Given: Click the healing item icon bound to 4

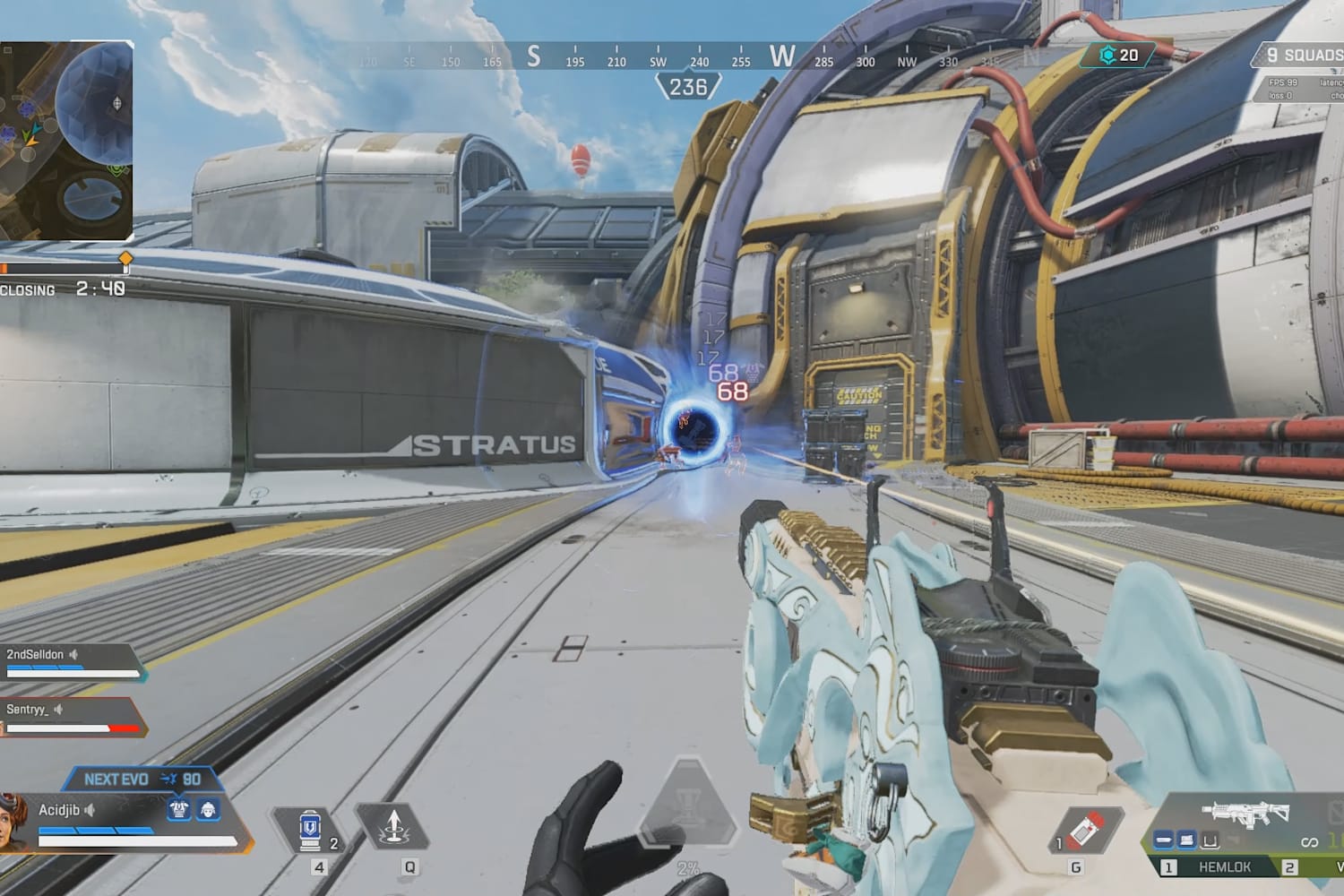Looking at the screenshot, I should (x=308, y=831).
